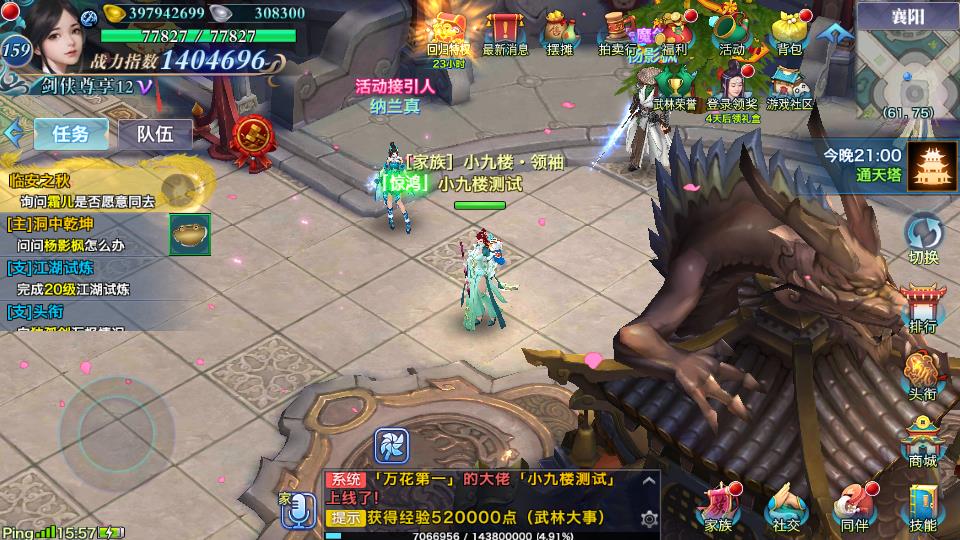The height and width of the screenshot is (540, 960).
Task: Open the 头衔 title menu
Action: [923, 374]
